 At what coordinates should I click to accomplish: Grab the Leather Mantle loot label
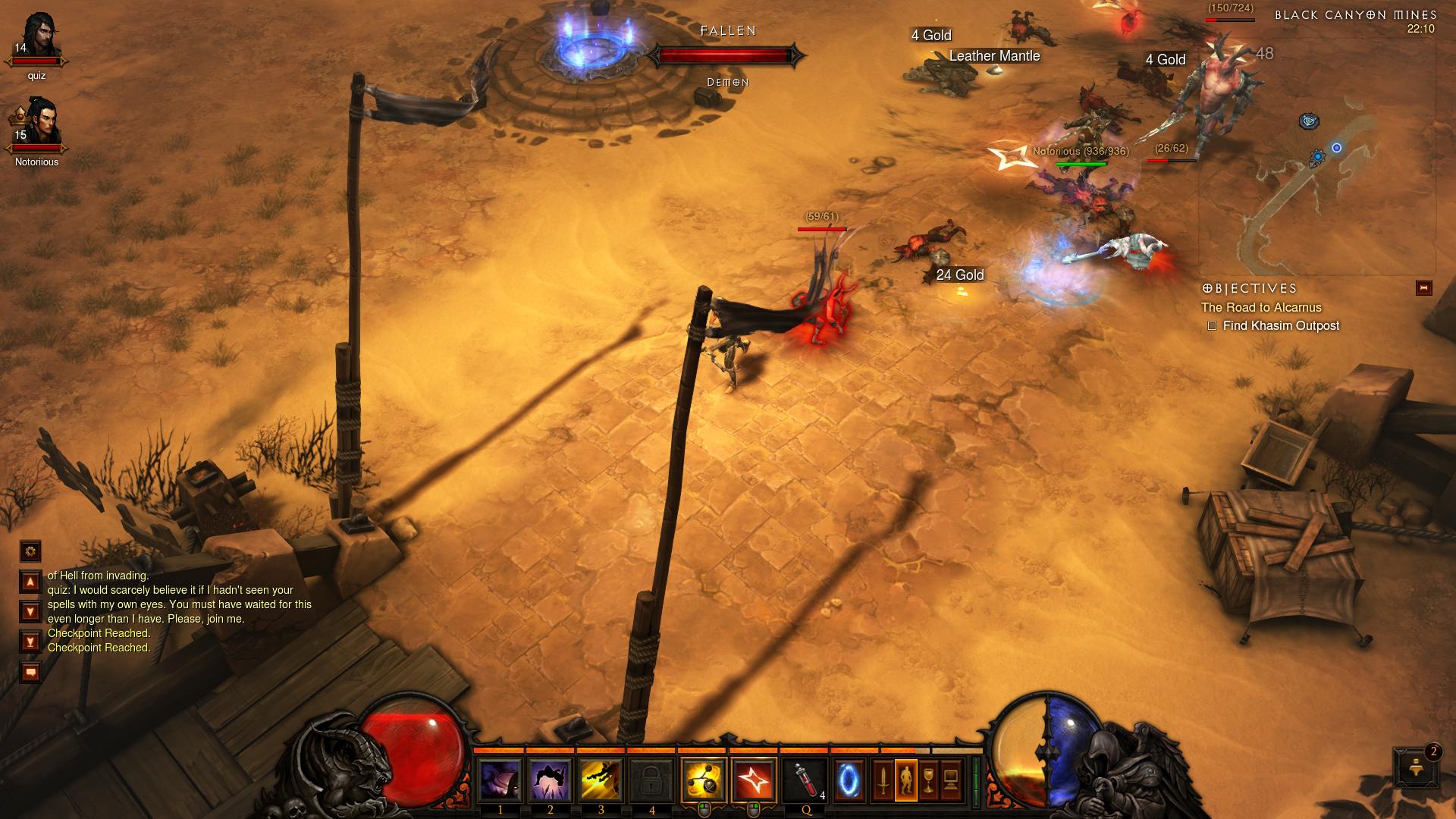click(993, 55)
